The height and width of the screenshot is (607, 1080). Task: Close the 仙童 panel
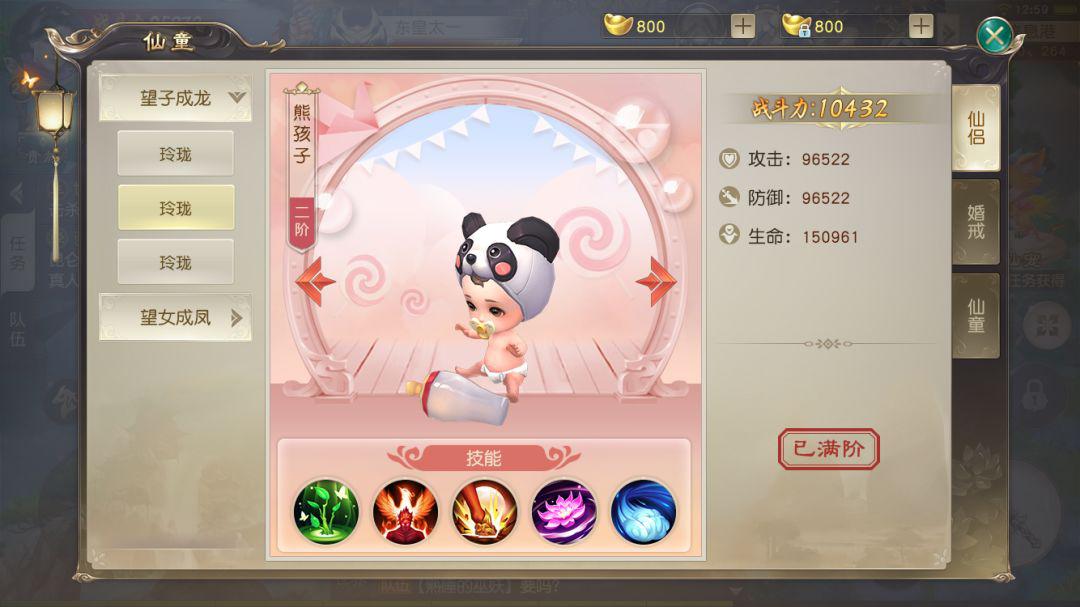tap(994, 37)
